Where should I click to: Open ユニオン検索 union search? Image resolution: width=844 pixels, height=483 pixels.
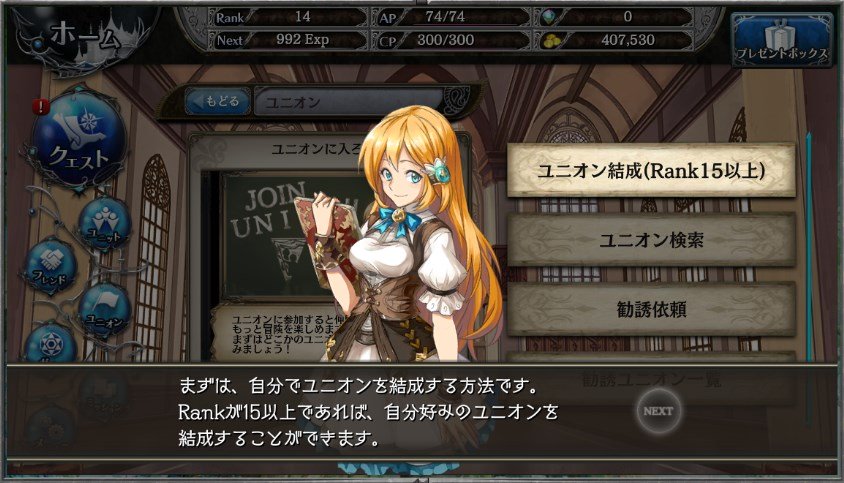pos(651,239)
